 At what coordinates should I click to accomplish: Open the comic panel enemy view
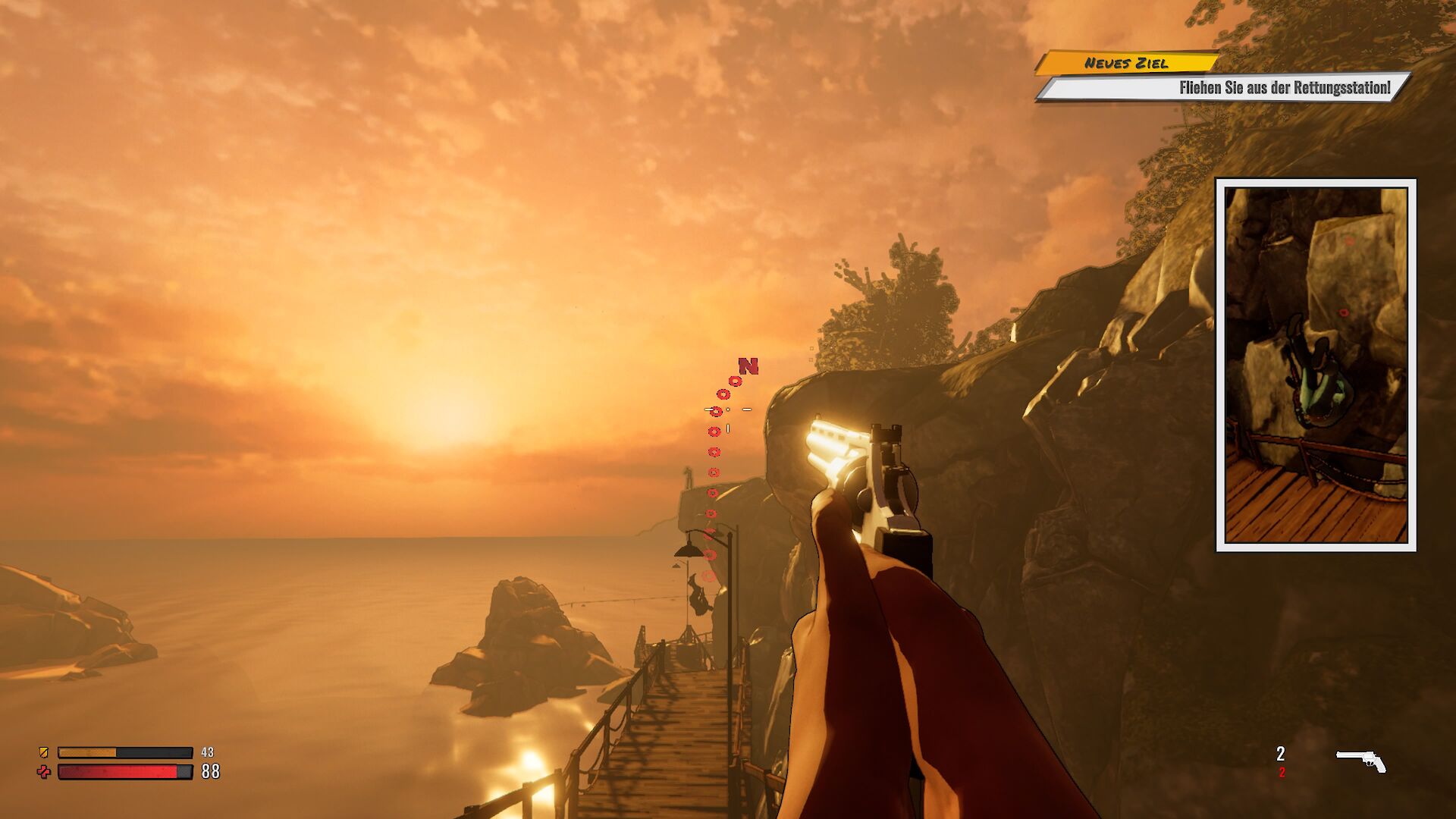pos(1316,365)
